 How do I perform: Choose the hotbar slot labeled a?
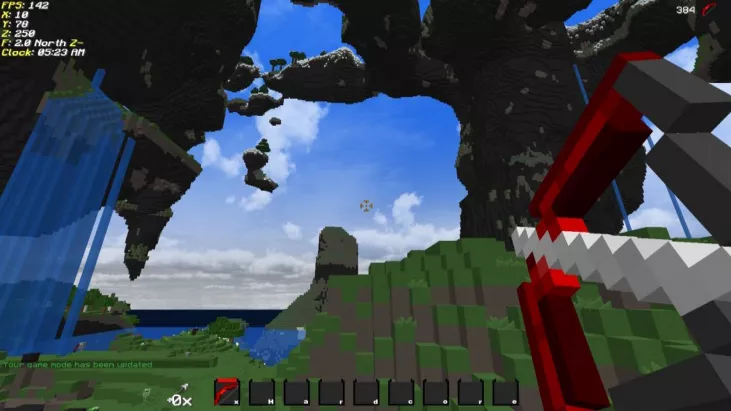click(x=297, y=392)
